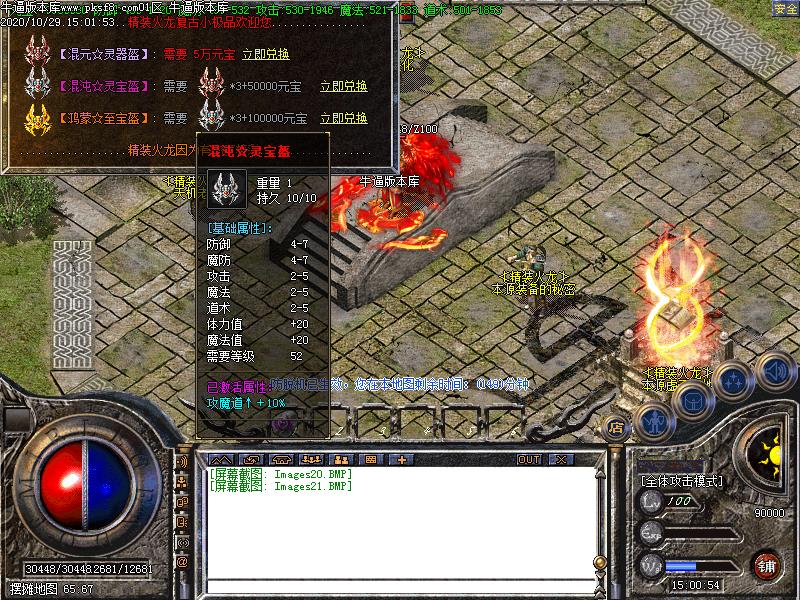Viewport: 800px width, 600px height.
Task: Click the 鸿蒙☆至宝盔 golden helmet icon
Action: click(x=38, y=116)
